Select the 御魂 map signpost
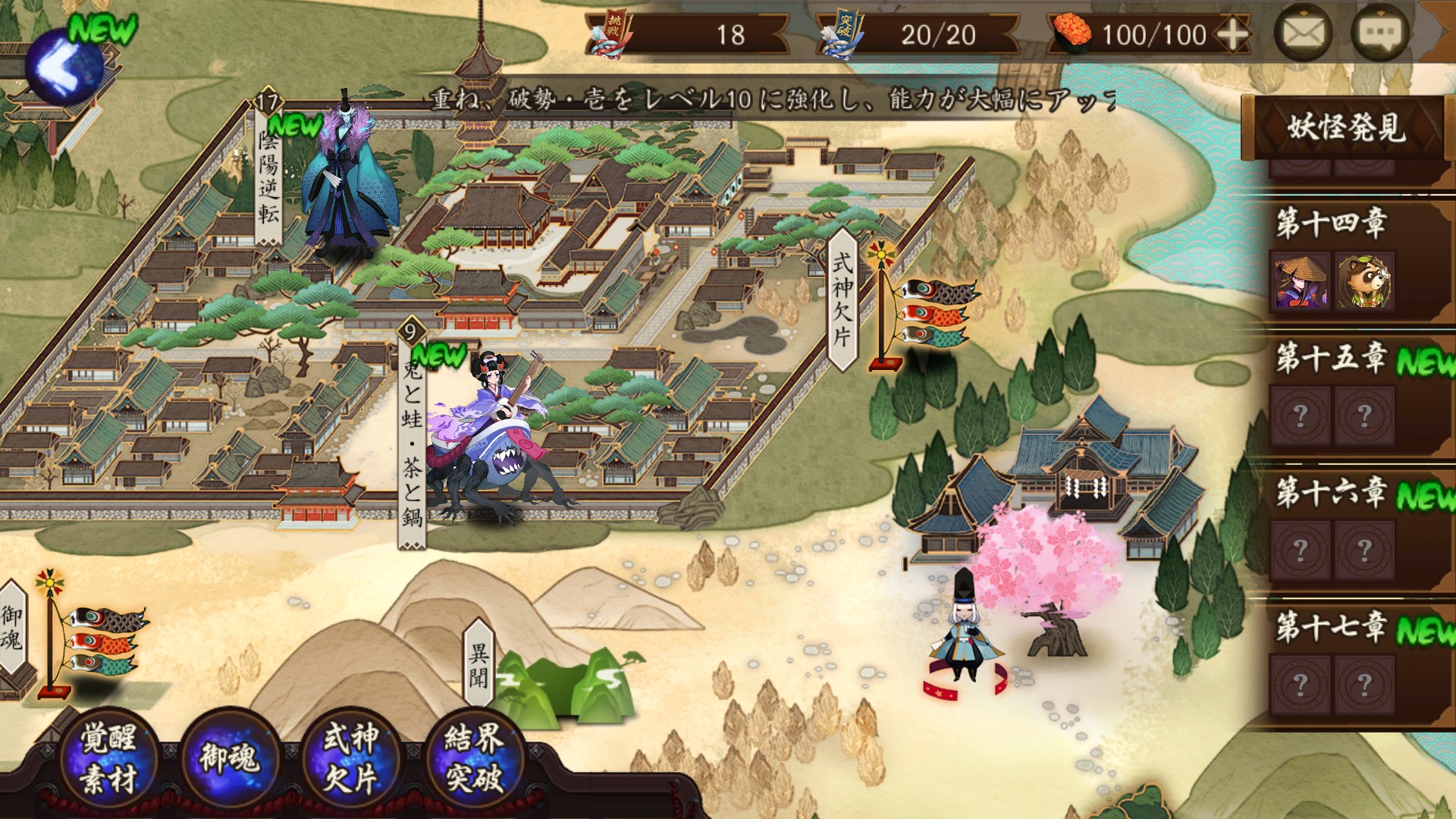1456x819 pixels. point(12,628)
